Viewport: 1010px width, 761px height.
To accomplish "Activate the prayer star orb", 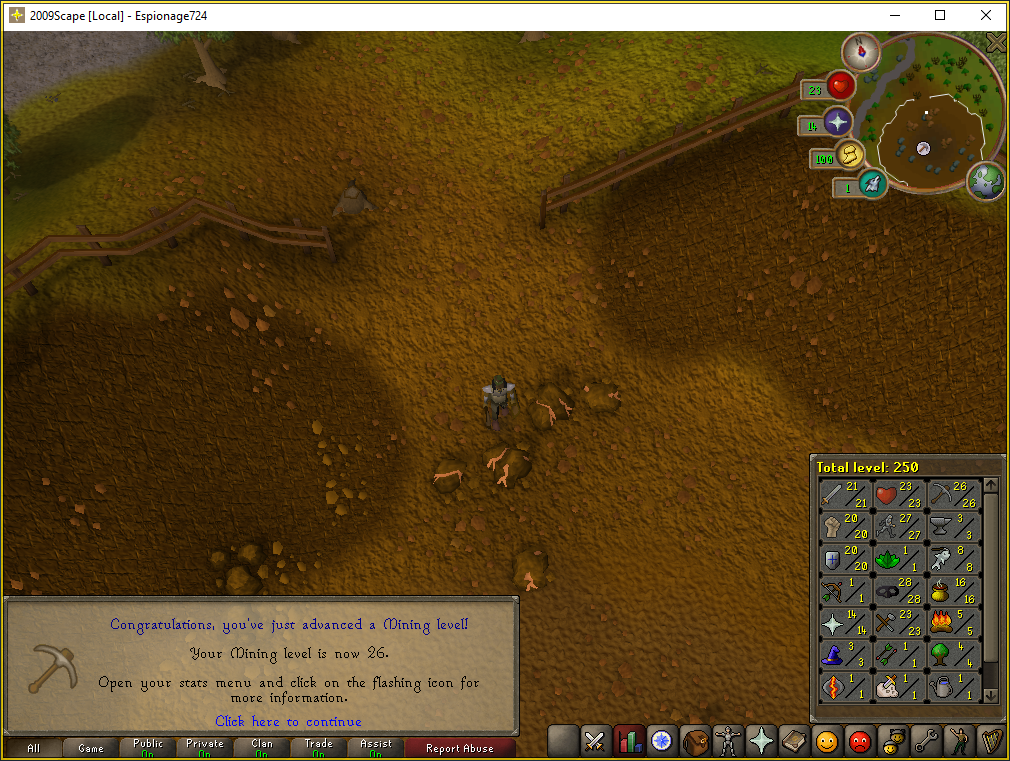I will [836, 122].
